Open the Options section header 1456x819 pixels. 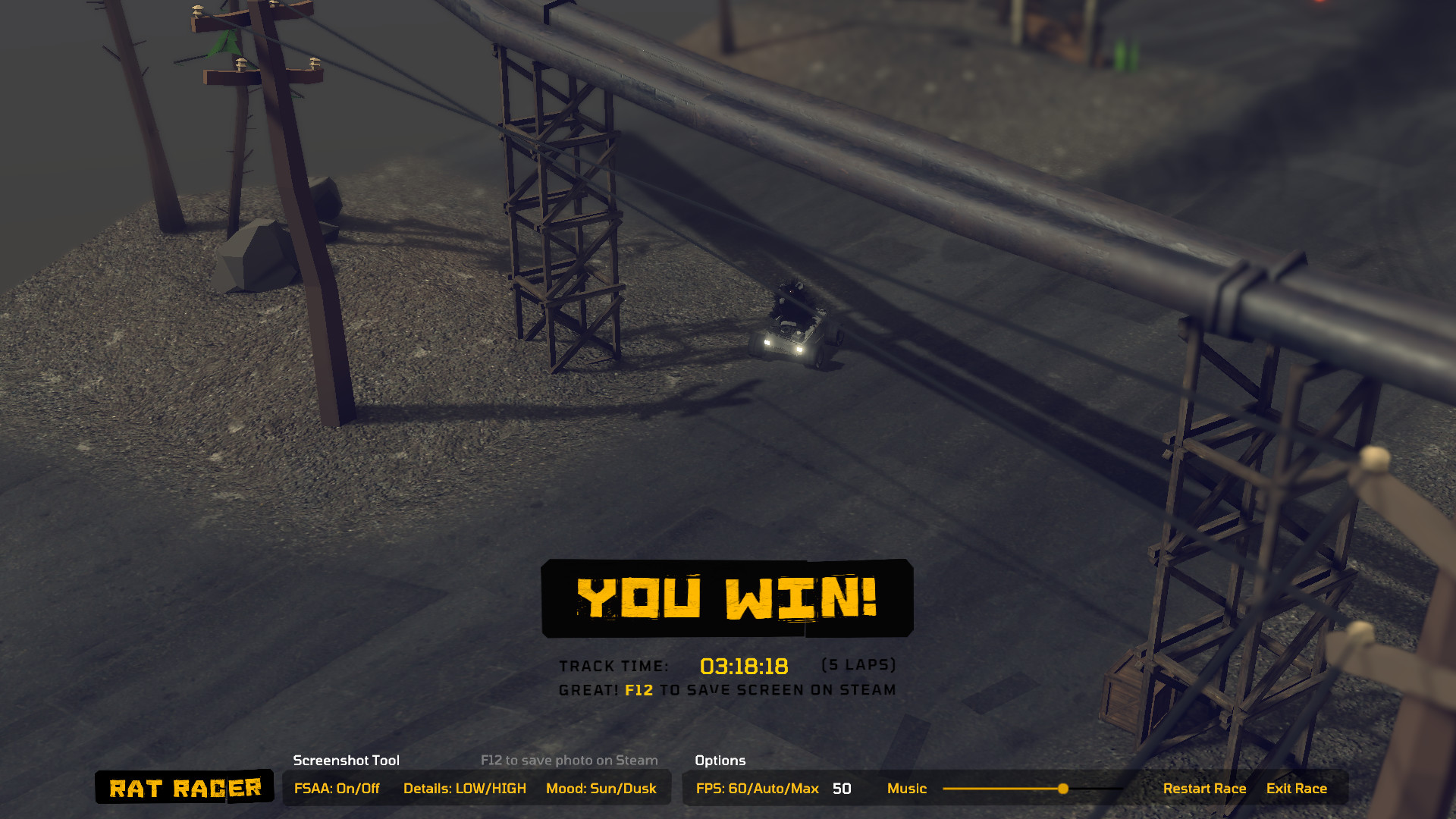pos(719,761)
